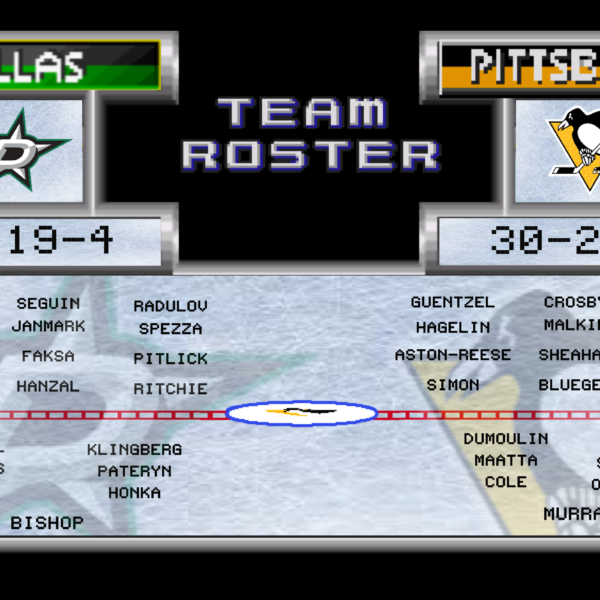Click the Pittsburgh Penguins team logo
The width and height of the screenshot is (600, 600).
point(572,148)
